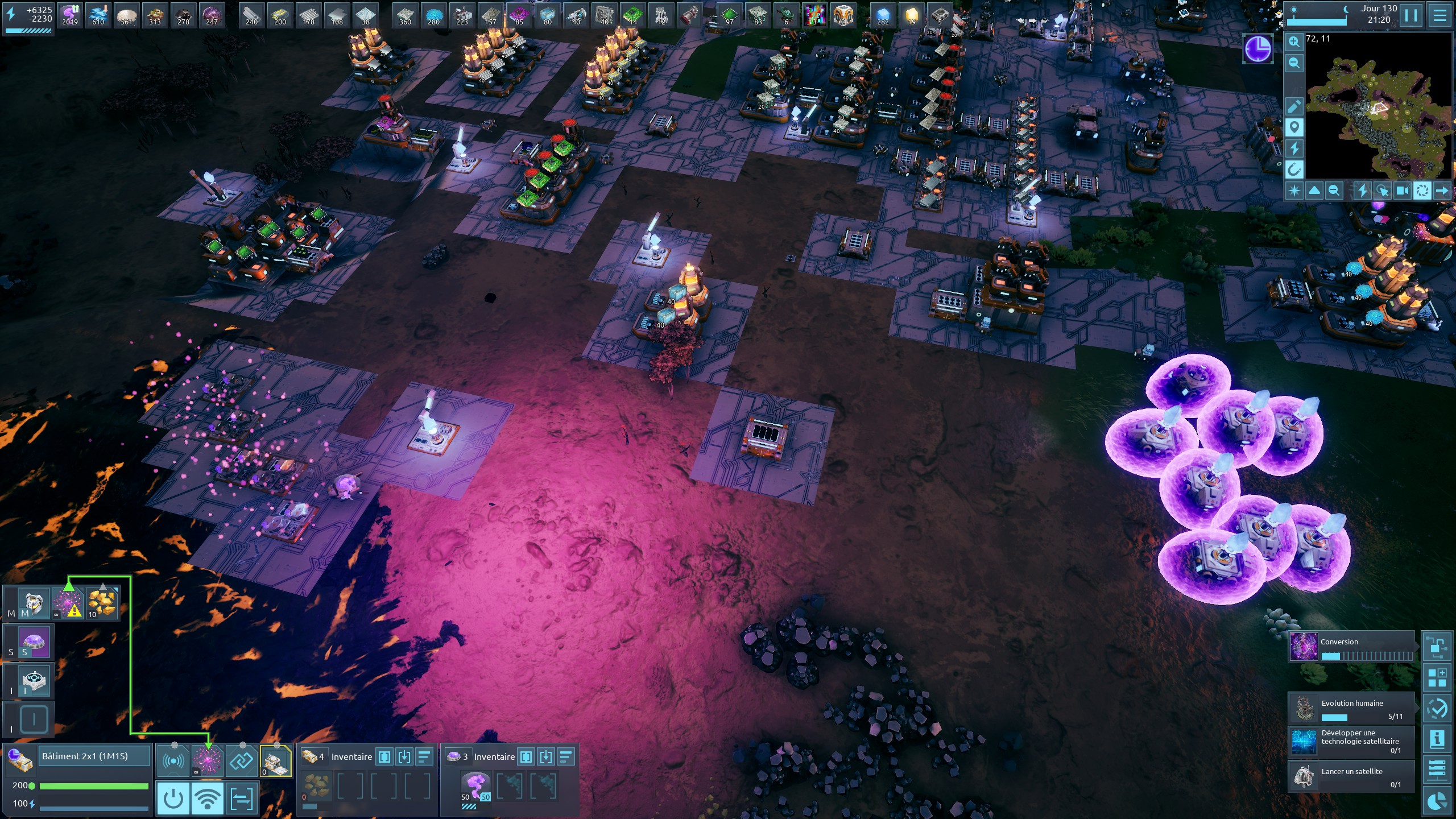1456x819 pixels.
Task: Toggle the magnet button beside the minimap
Action: (1294, 169)
